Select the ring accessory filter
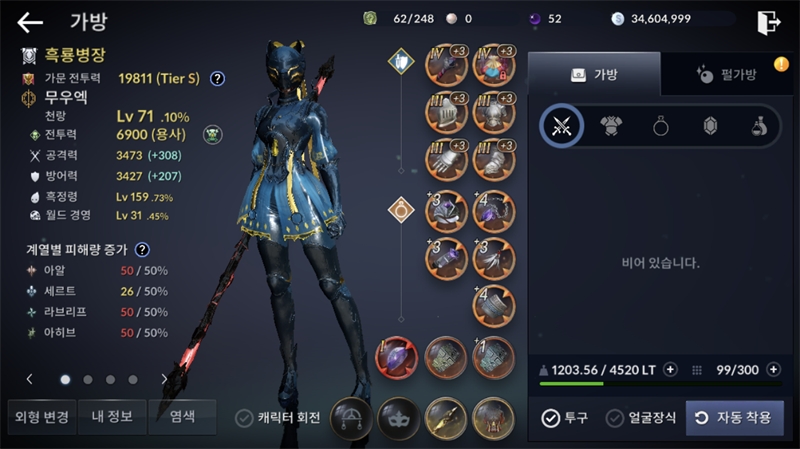The height and width of the screenshot is (449, 800). [x=661, y=126]
